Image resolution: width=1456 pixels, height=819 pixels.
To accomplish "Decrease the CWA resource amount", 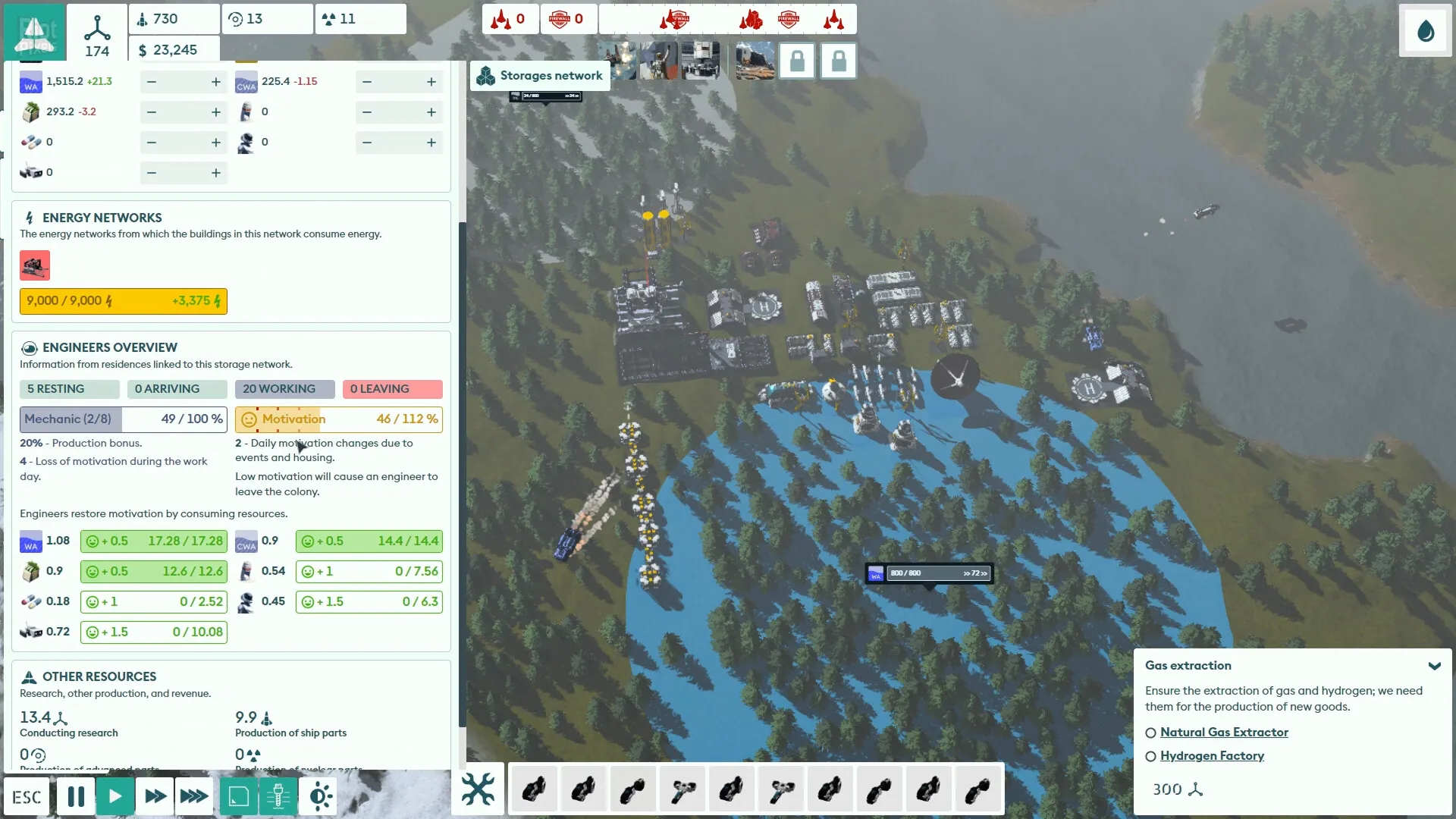I will [367, 82].
